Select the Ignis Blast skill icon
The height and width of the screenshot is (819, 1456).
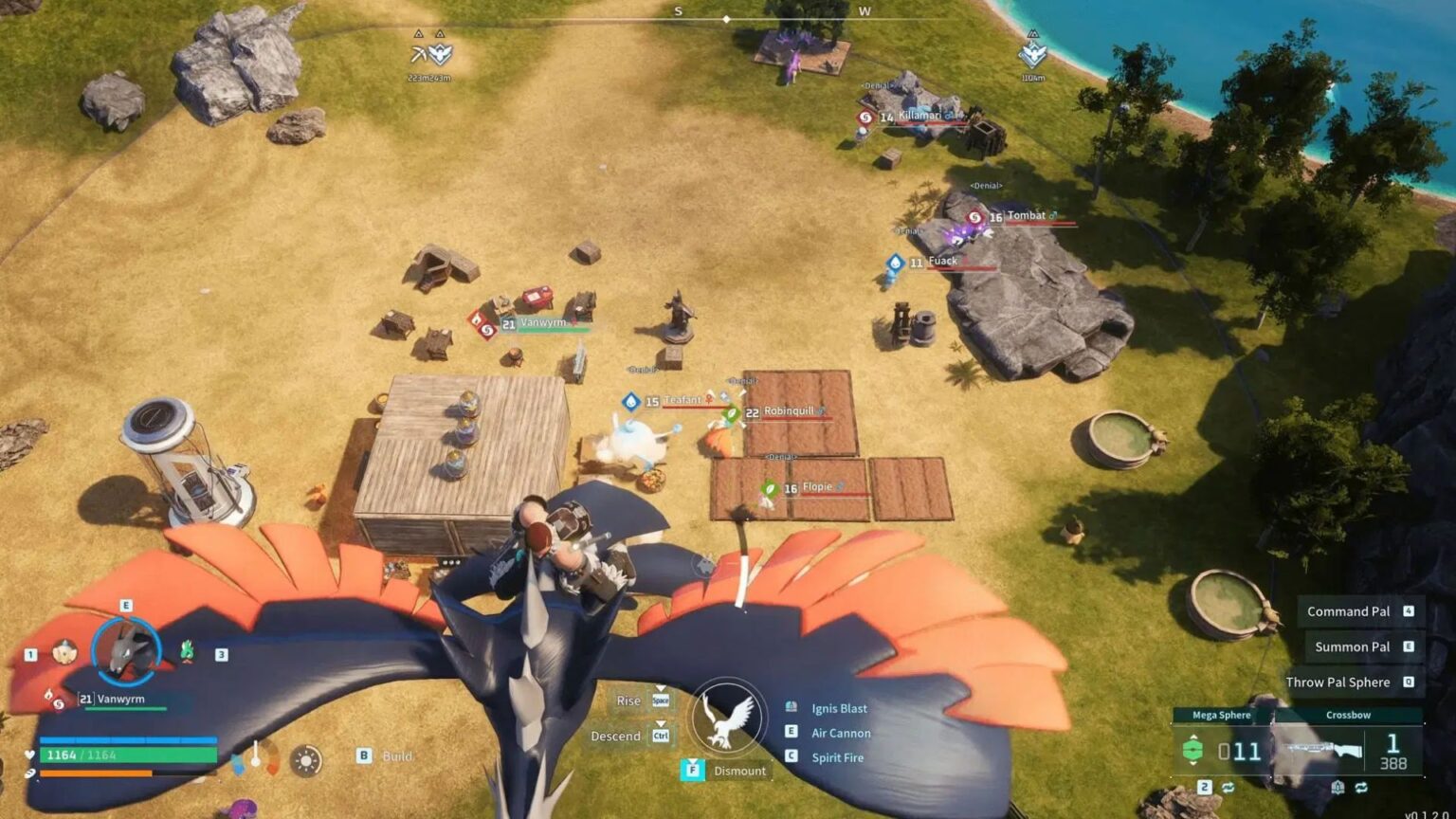click(792, 705)
